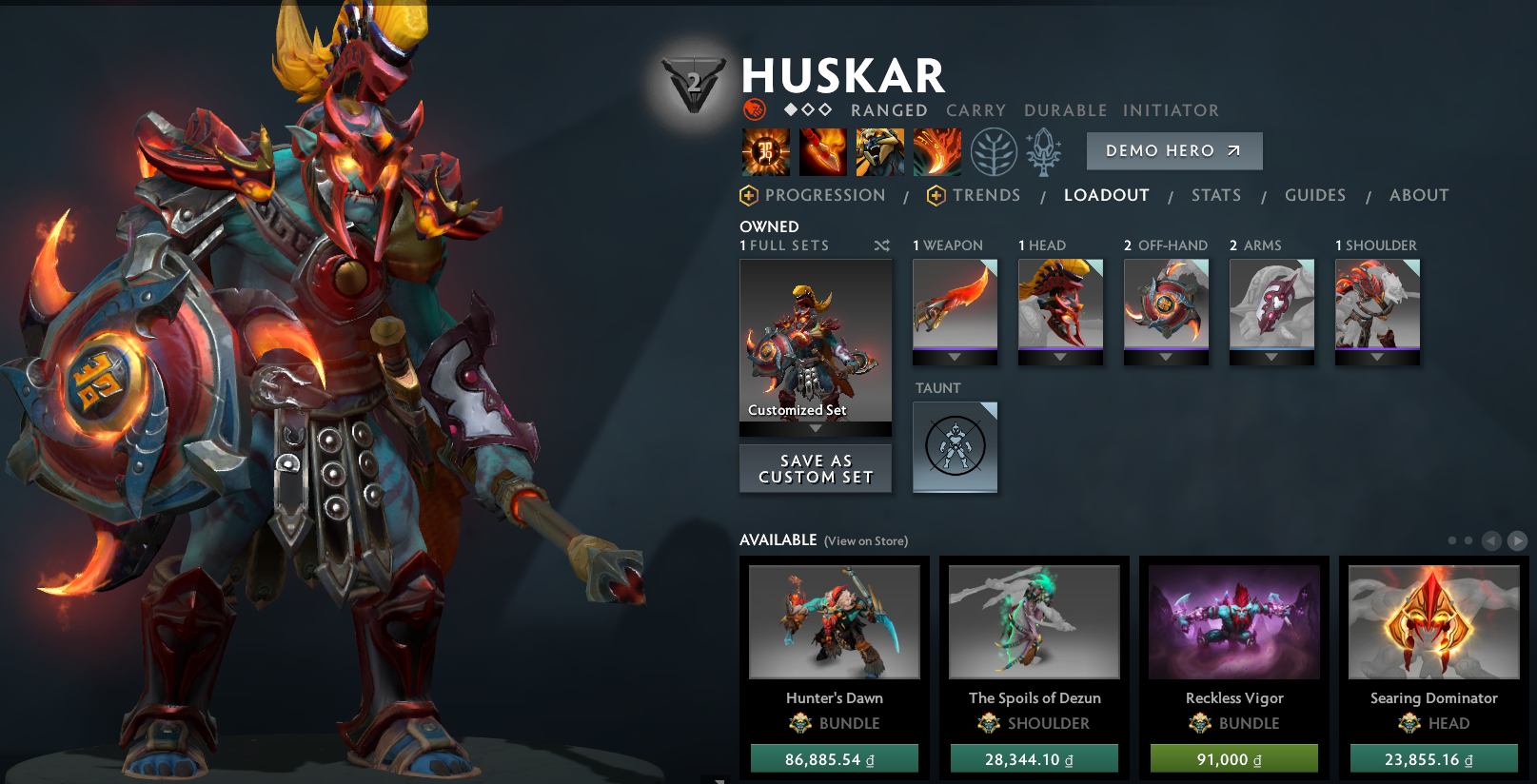Image resolution: width=1537 pixels, height=784 pixels.
Task: View the About tab
Action: pos(1418,195)
